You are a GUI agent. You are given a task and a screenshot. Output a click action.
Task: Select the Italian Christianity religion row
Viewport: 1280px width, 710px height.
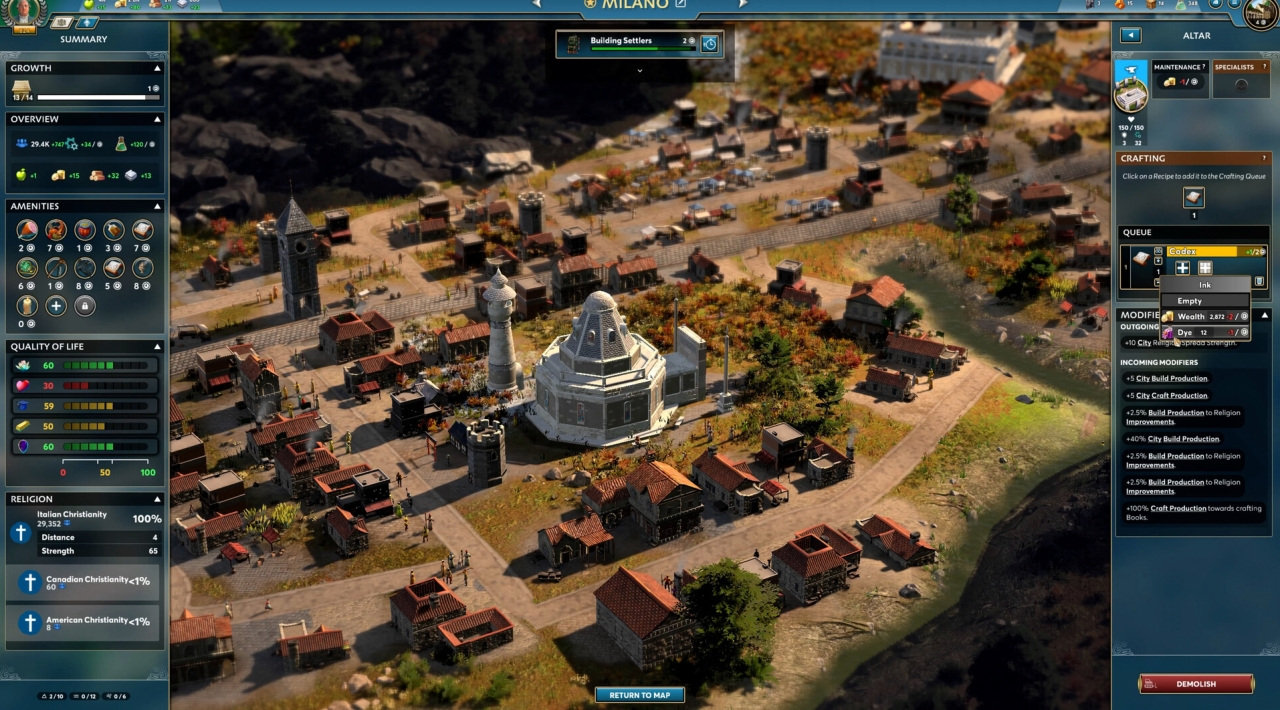(x=85, y=530)
